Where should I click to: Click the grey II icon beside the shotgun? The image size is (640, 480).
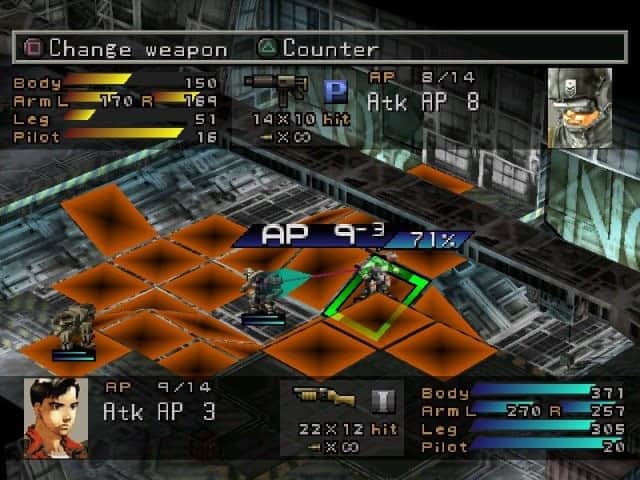tap(381, 400)
